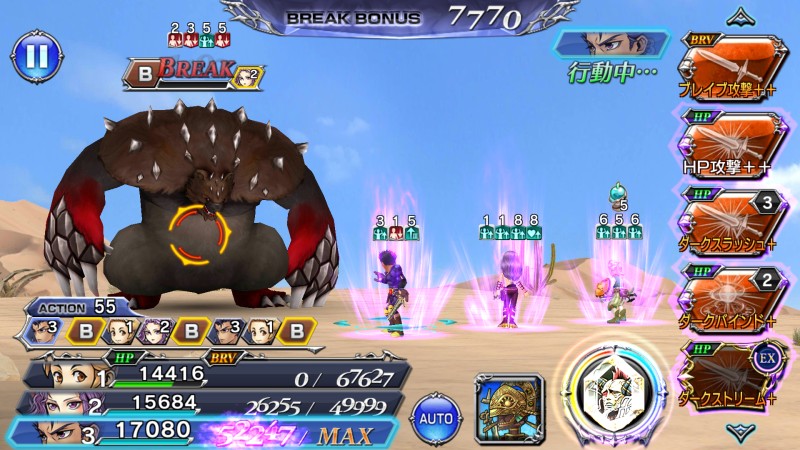The width and height of the screenshot is (800, 450).
Task: Tap the enemy target reticle
Action: (199, 233)
